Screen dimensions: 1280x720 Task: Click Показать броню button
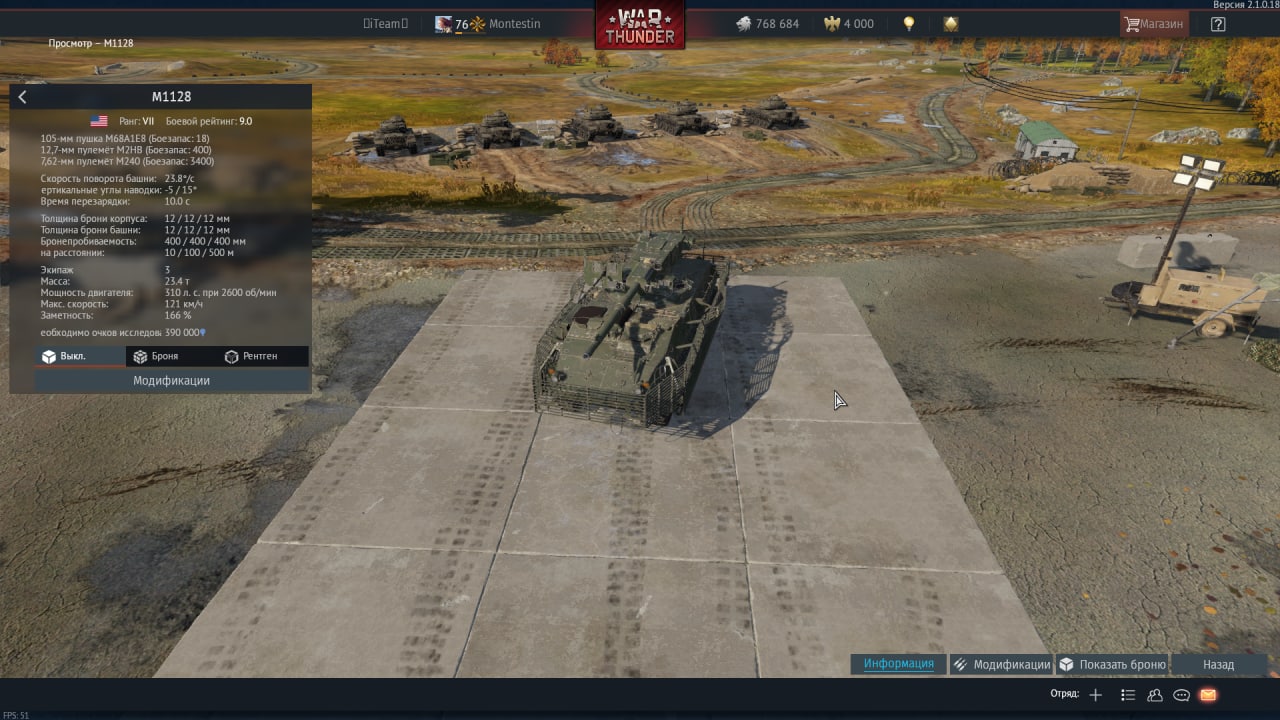click(x=1112, y=664)
